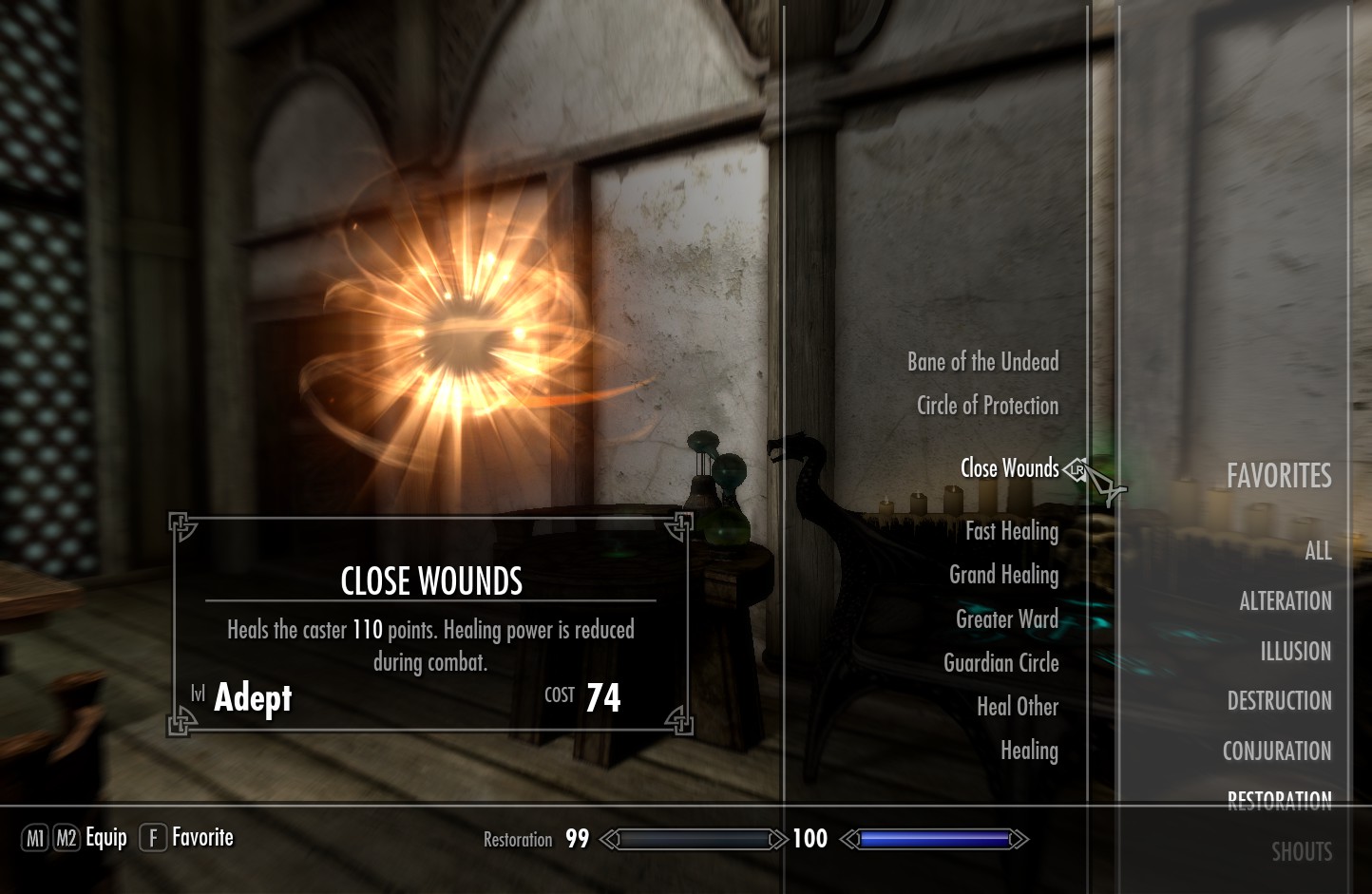Select the basic Healing spell
1372x894 pixels.
coord(1029,751)
